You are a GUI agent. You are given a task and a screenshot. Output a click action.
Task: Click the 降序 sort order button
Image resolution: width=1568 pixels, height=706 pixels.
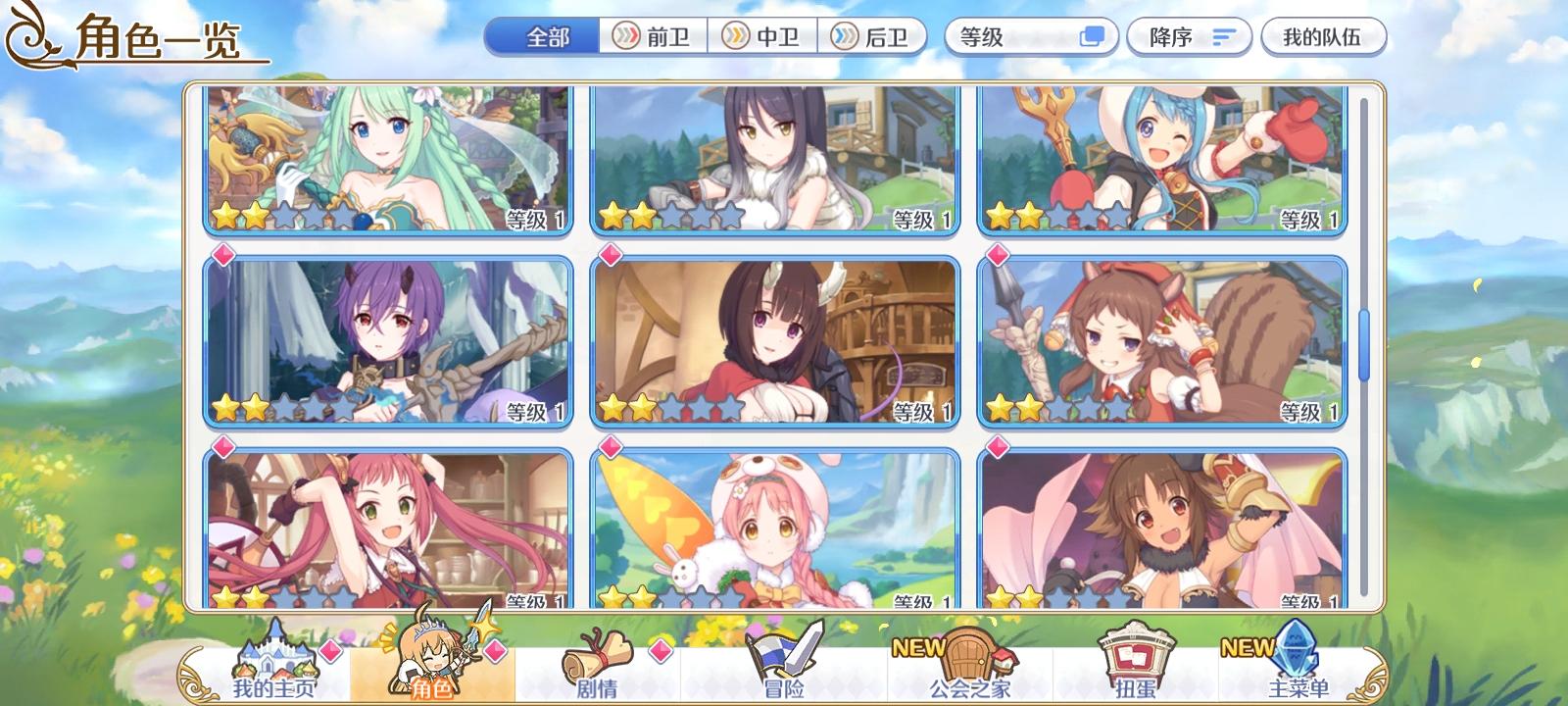pyautogui.click(x=1188, y=35)
